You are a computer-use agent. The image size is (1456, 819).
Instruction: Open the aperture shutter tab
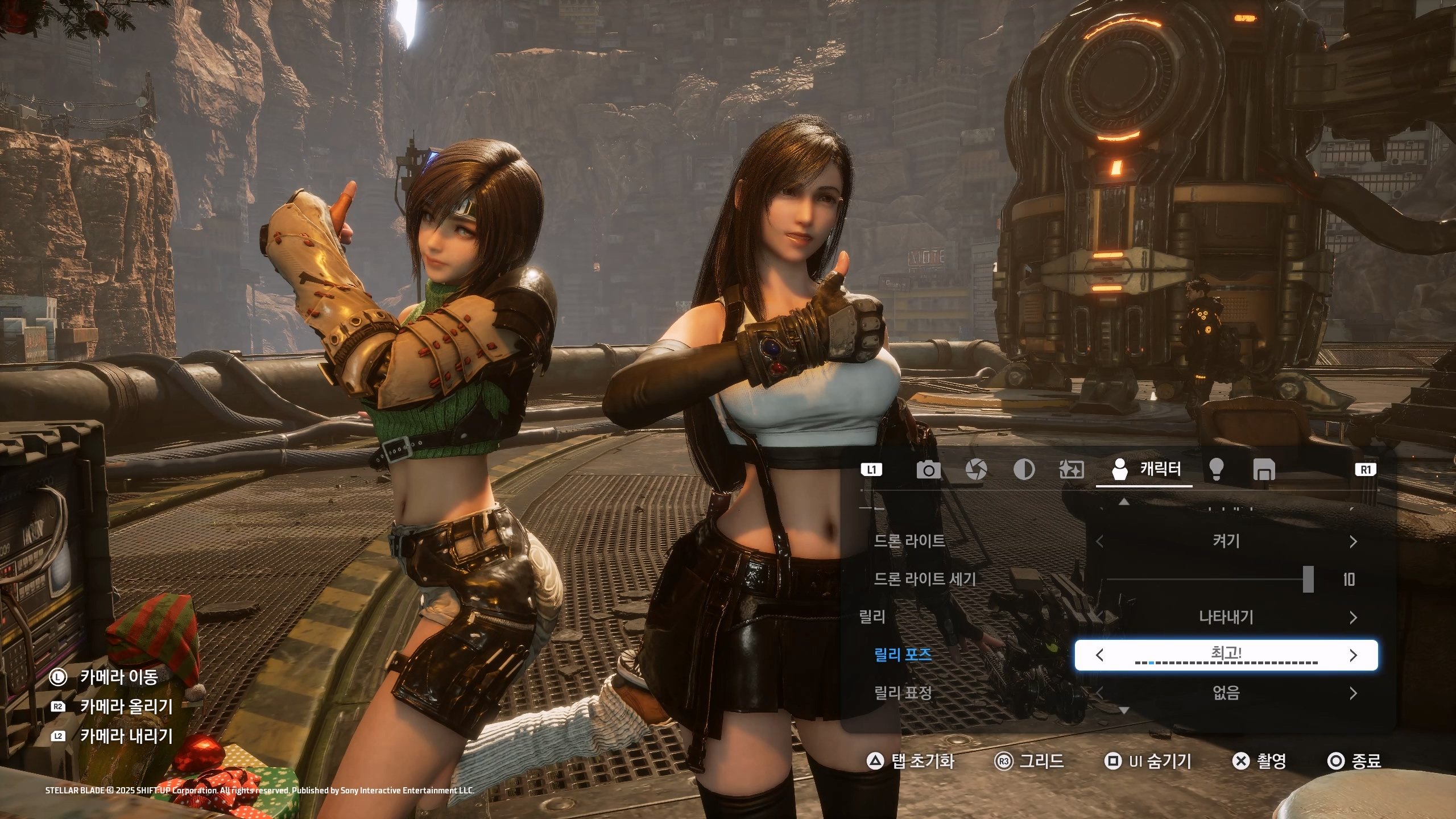point(976,470)
